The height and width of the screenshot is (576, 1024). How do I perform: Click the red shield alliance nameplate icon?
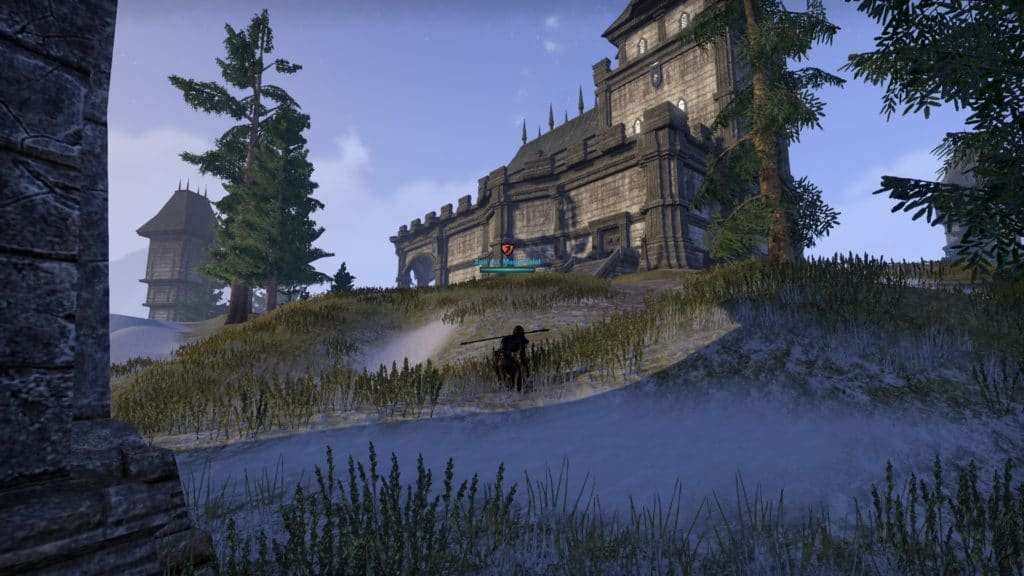(x=507, y=248)
